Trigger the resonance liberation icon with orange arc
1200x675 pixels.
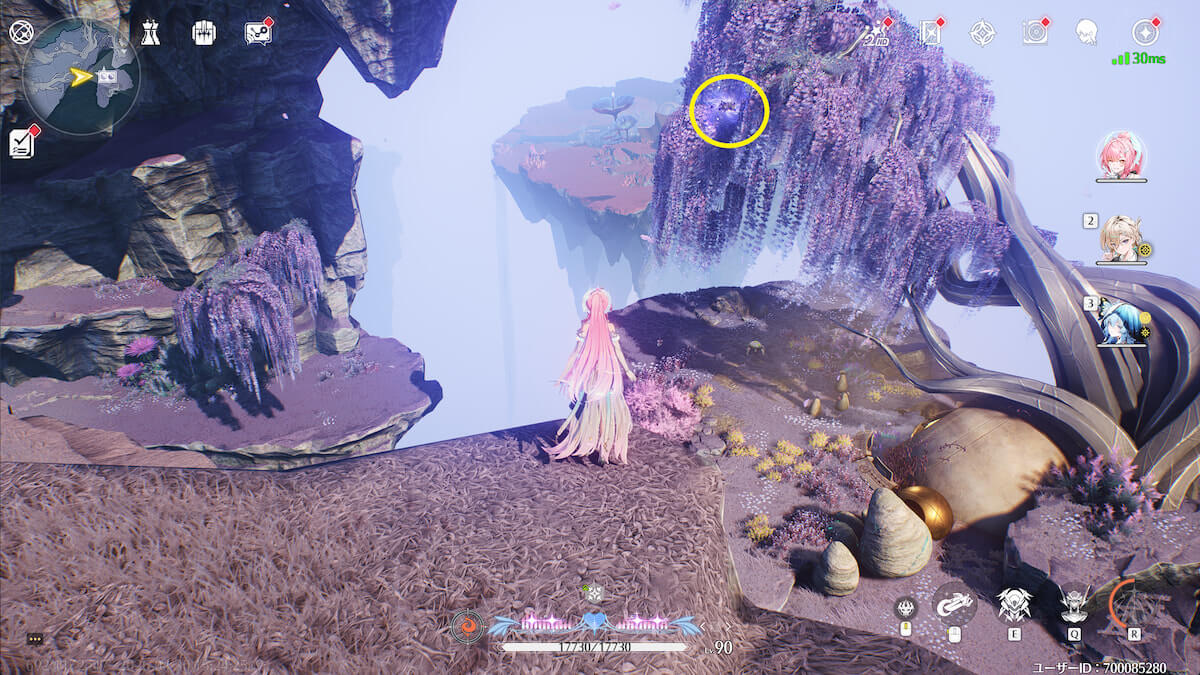coord(1134,604)
